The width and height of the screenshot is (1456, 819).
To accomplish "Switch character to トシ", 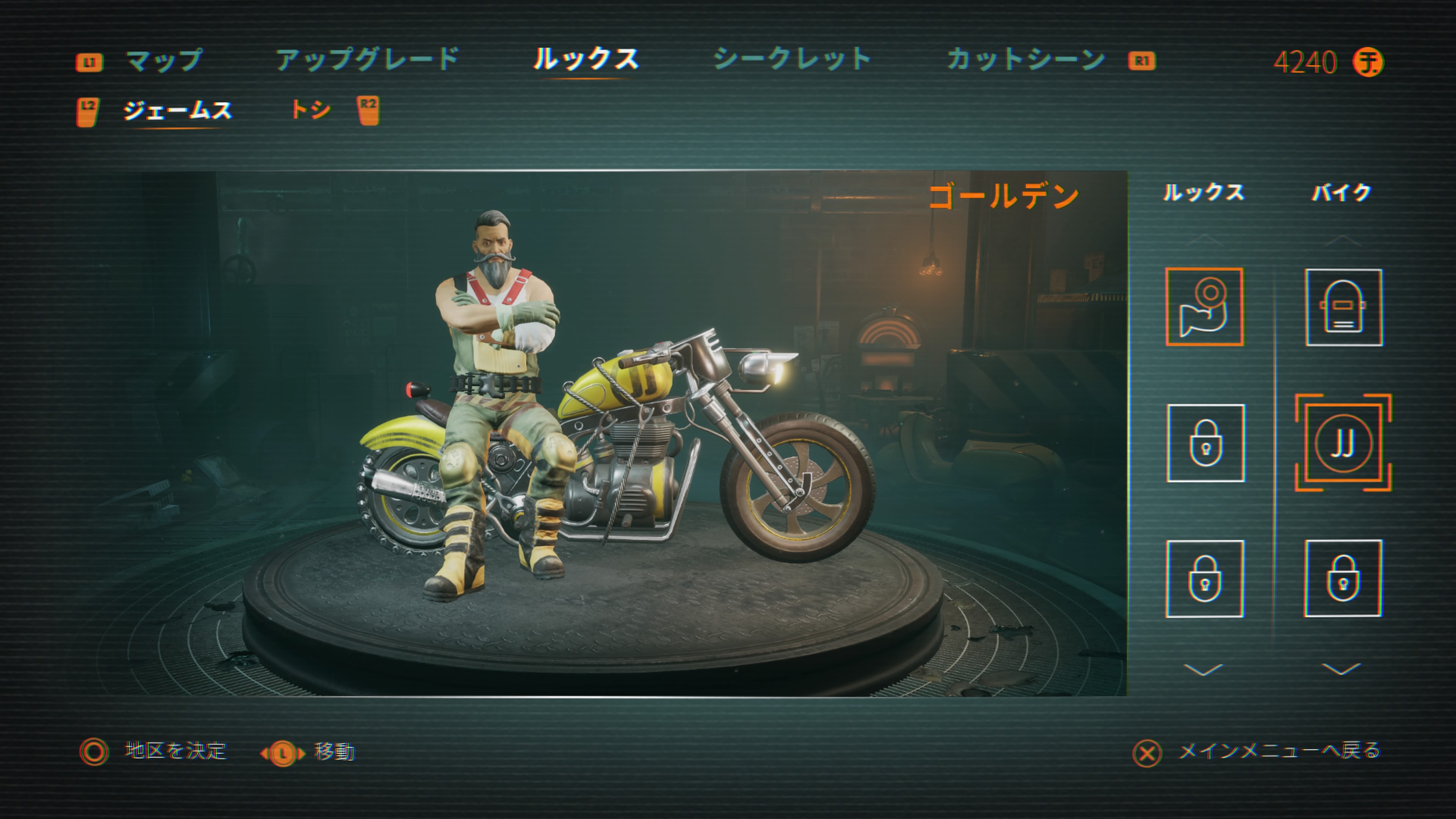I will point(310,109).
